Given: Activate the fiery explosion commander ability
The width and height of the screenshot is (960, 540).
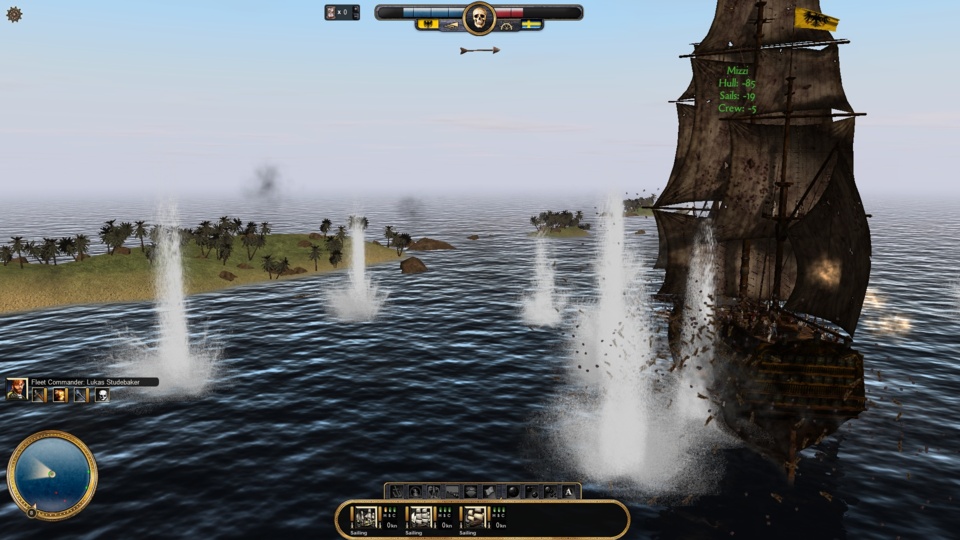Looking at the screenshot, I should coord(60,395).
